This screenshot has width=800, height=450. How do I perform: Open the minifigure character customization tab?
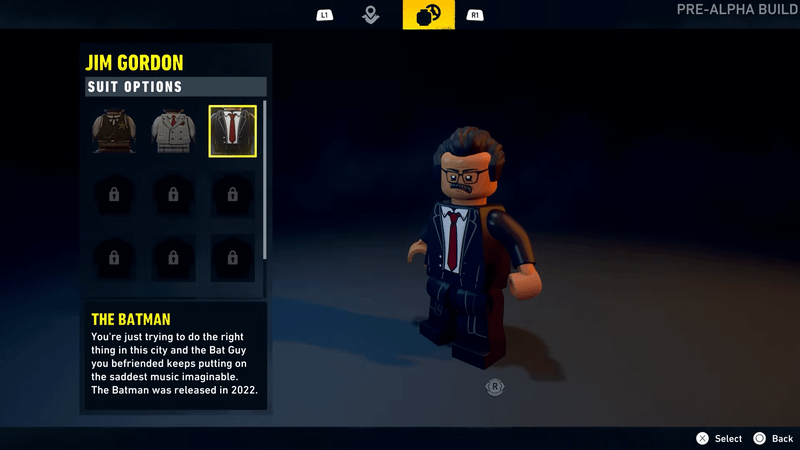pos(428,15)
